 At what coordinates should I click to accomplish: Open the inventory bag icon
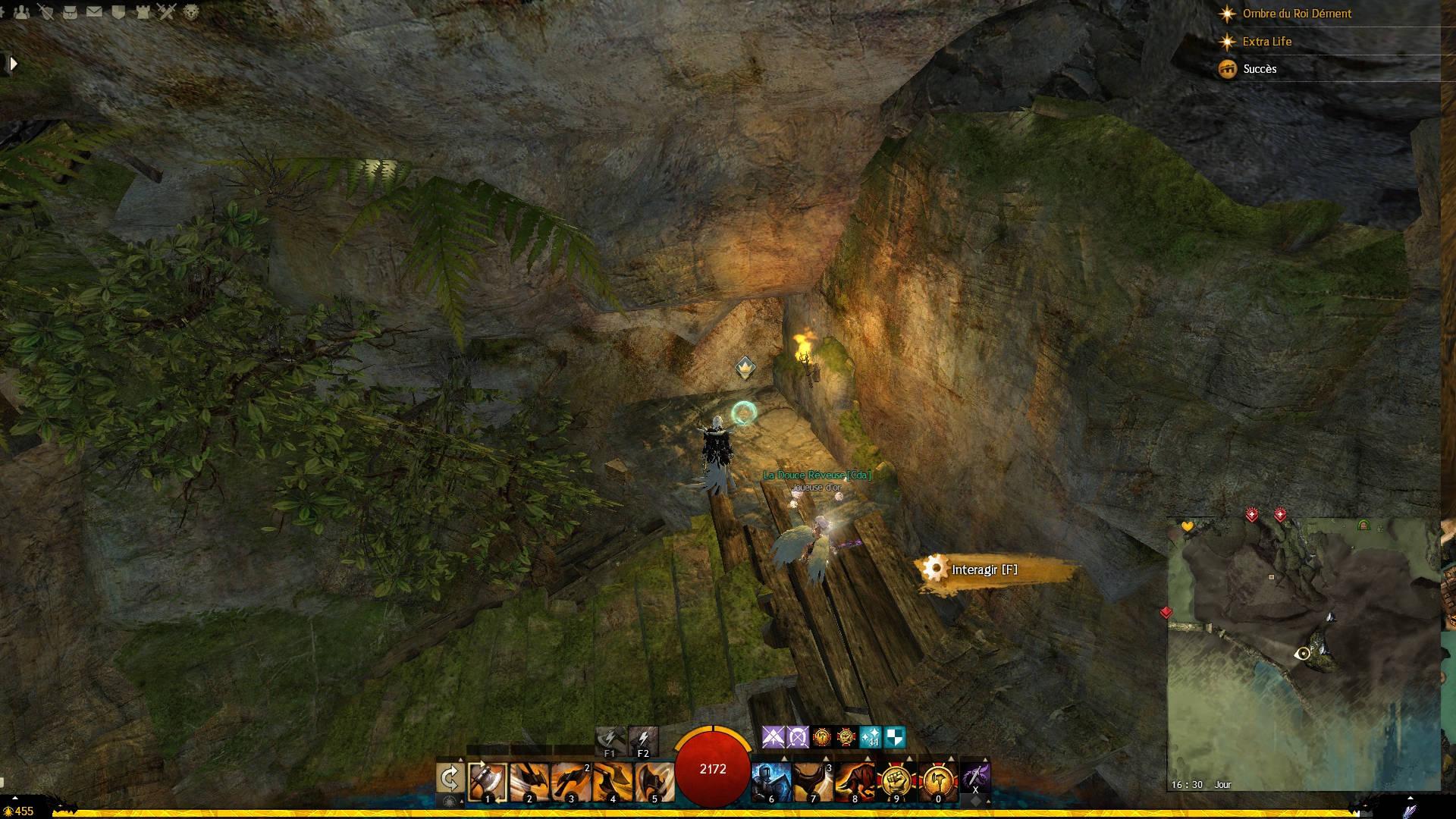tap(70, 12)
